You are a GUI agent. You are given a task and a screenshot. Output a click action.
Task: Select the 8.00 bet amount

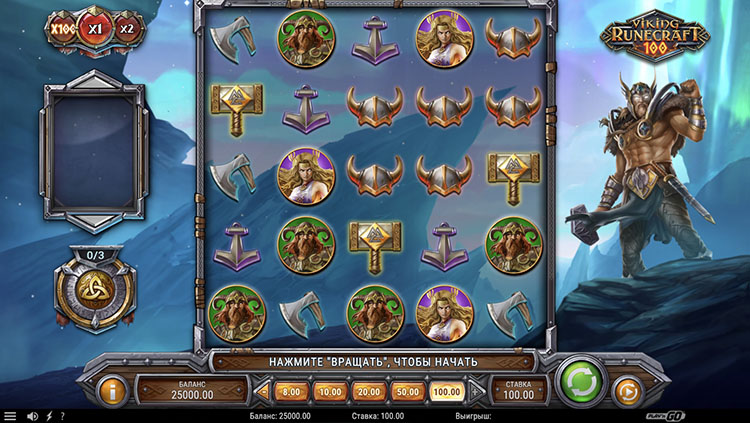(292, 391)
